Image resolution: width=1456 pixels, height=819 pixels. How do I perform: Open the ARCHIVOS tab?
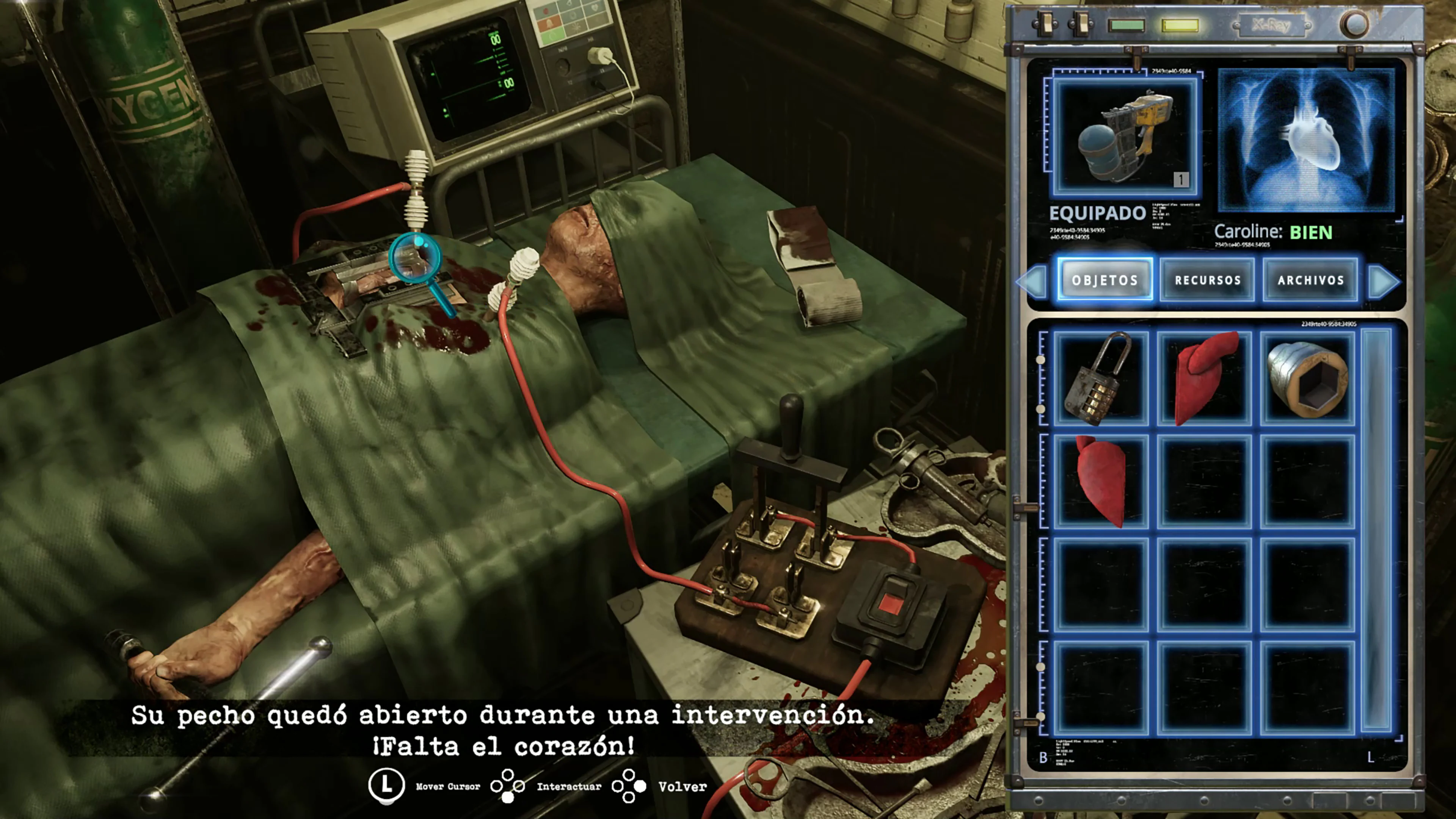tap(1310, 280)
